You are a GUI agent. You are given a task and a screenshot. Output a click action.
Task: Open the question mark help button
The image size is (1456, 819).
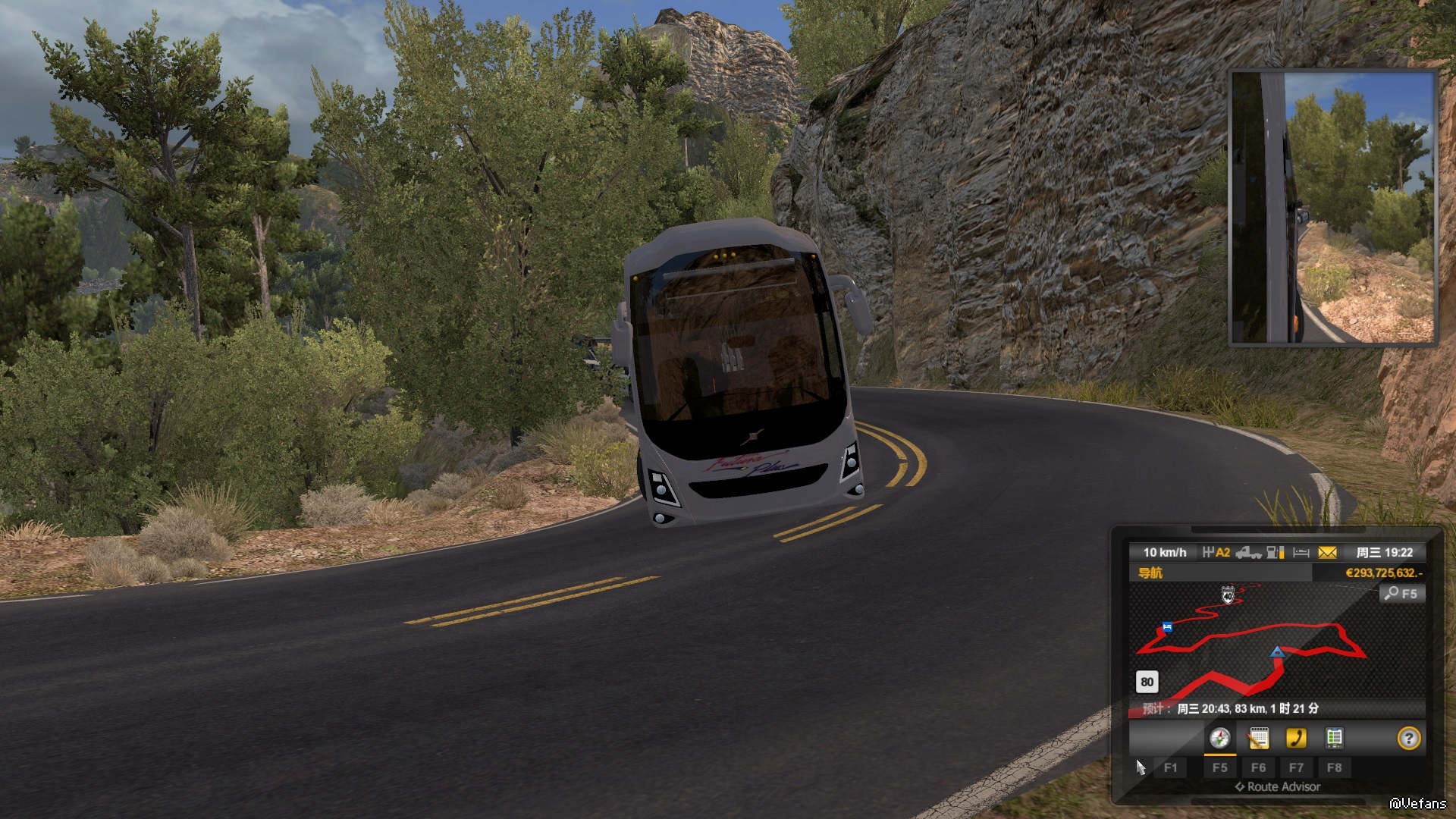tap(1408, 738)
